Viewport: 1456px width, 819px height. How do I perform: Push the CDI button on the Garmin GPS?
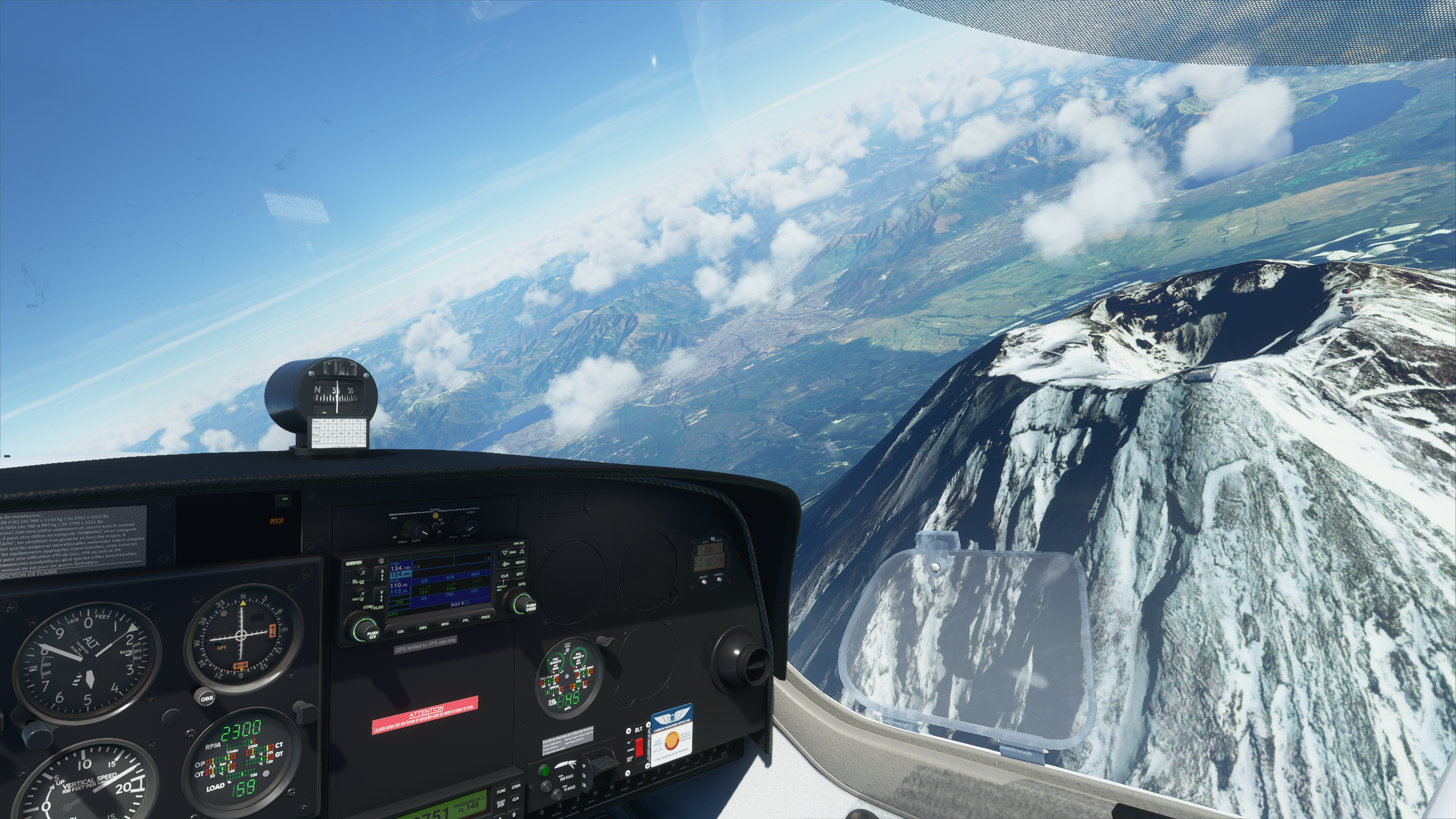[x=400, y=631]
